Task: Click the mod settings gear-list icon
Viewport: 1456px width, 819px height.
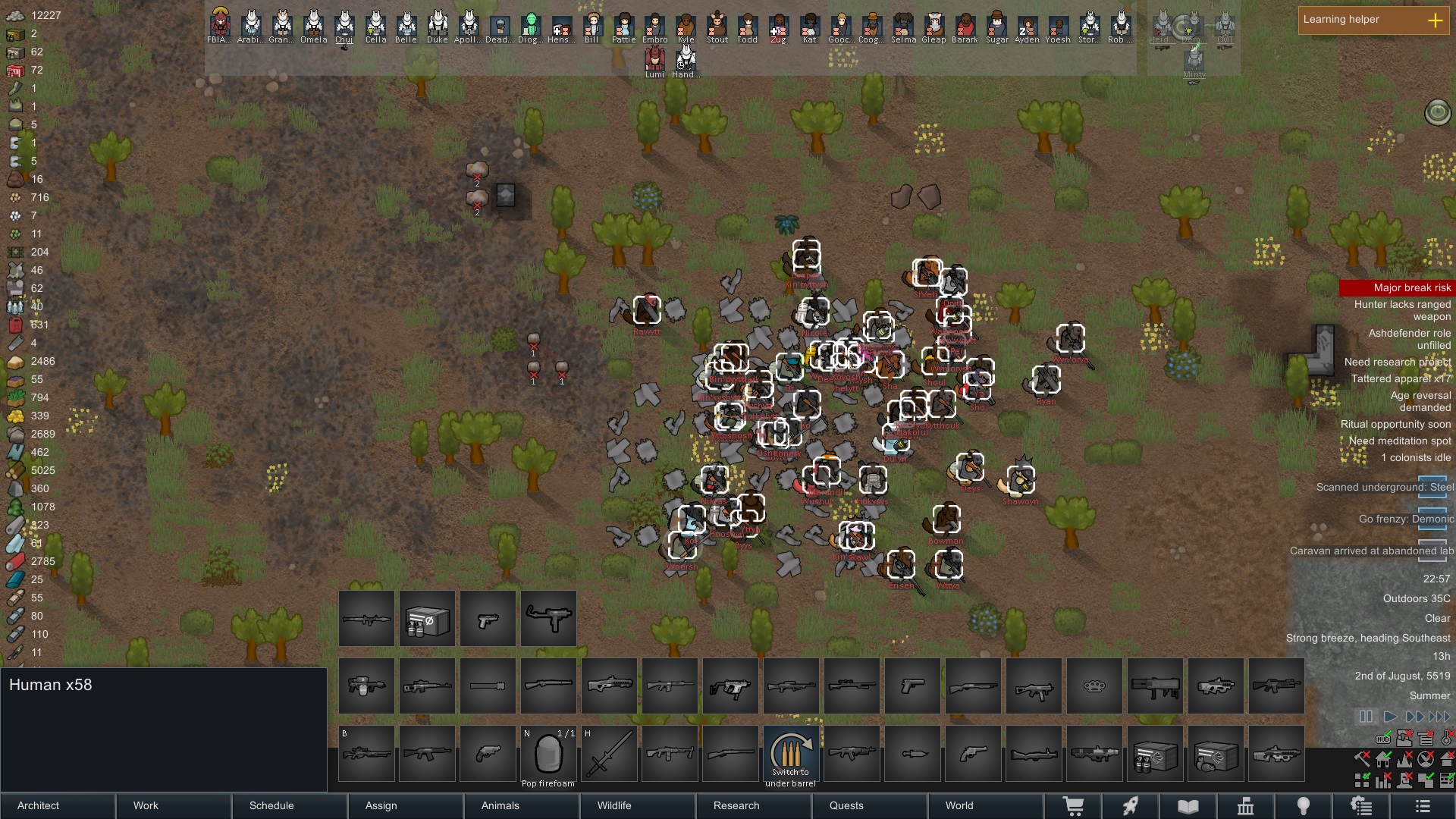Action: coord(1362,806)
